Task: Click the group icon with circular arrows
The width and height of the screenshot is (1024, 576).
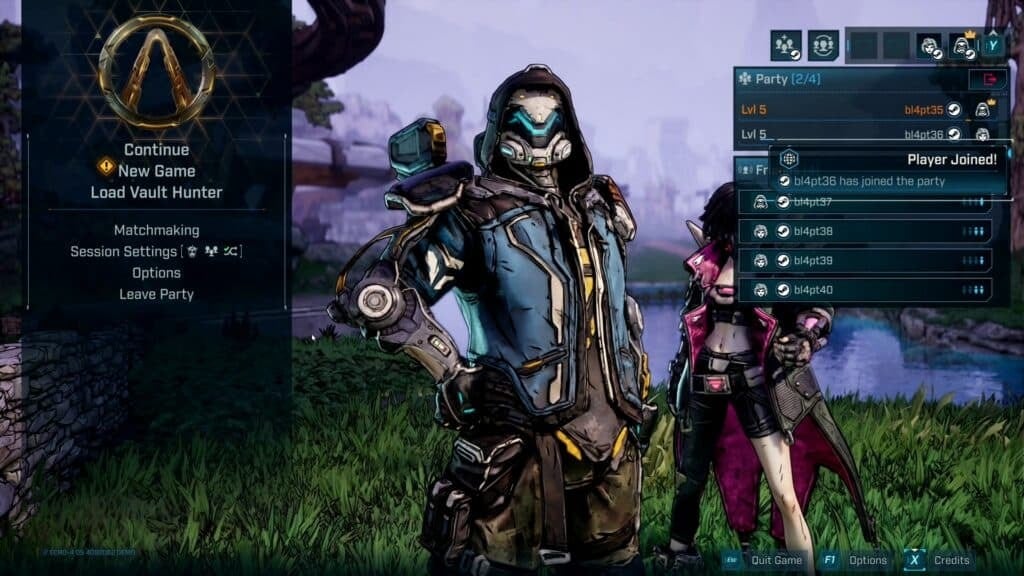Action: coord(823,45)
